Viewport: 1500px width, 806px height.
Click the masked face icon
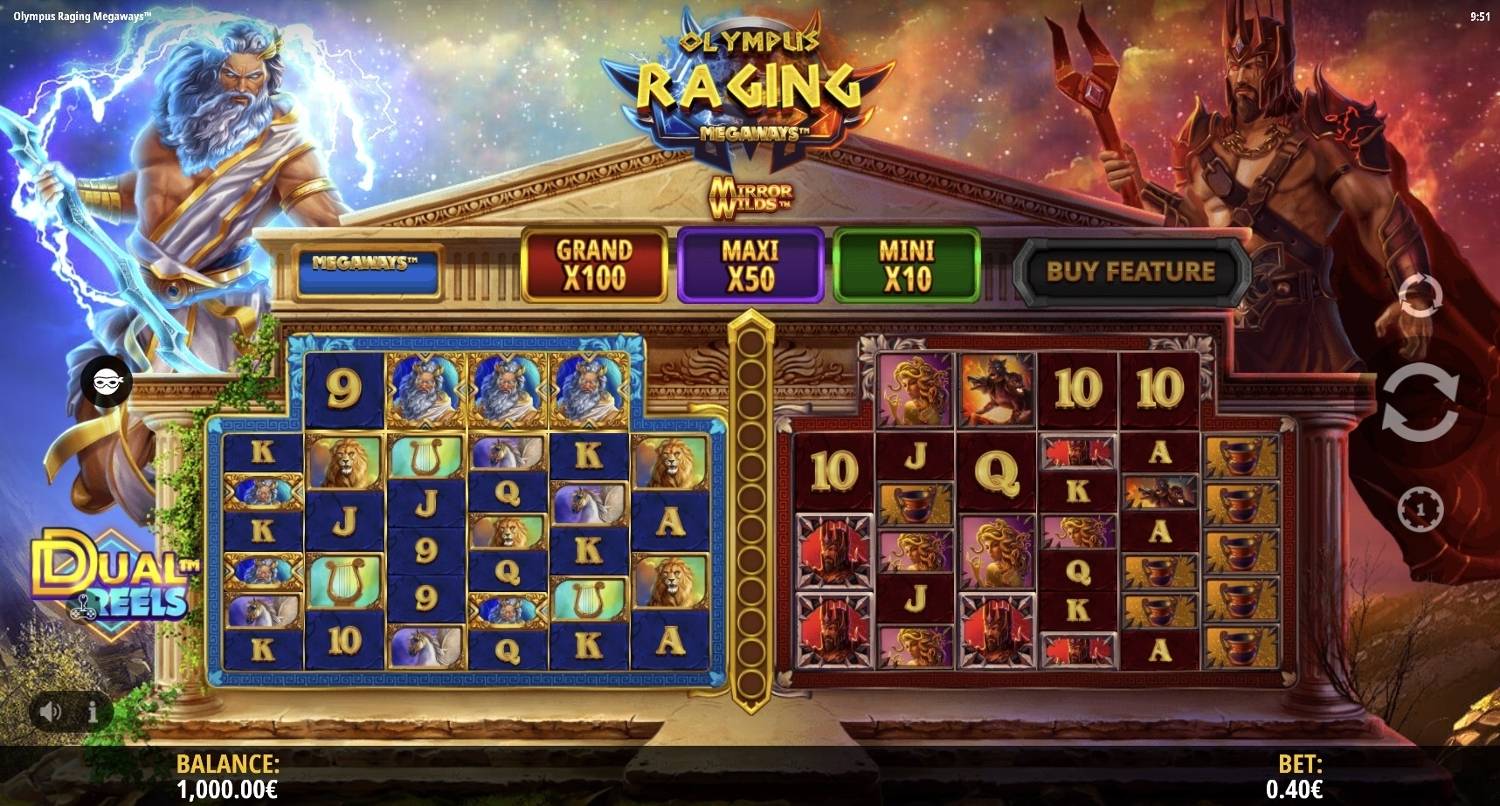tap(107, 381)
